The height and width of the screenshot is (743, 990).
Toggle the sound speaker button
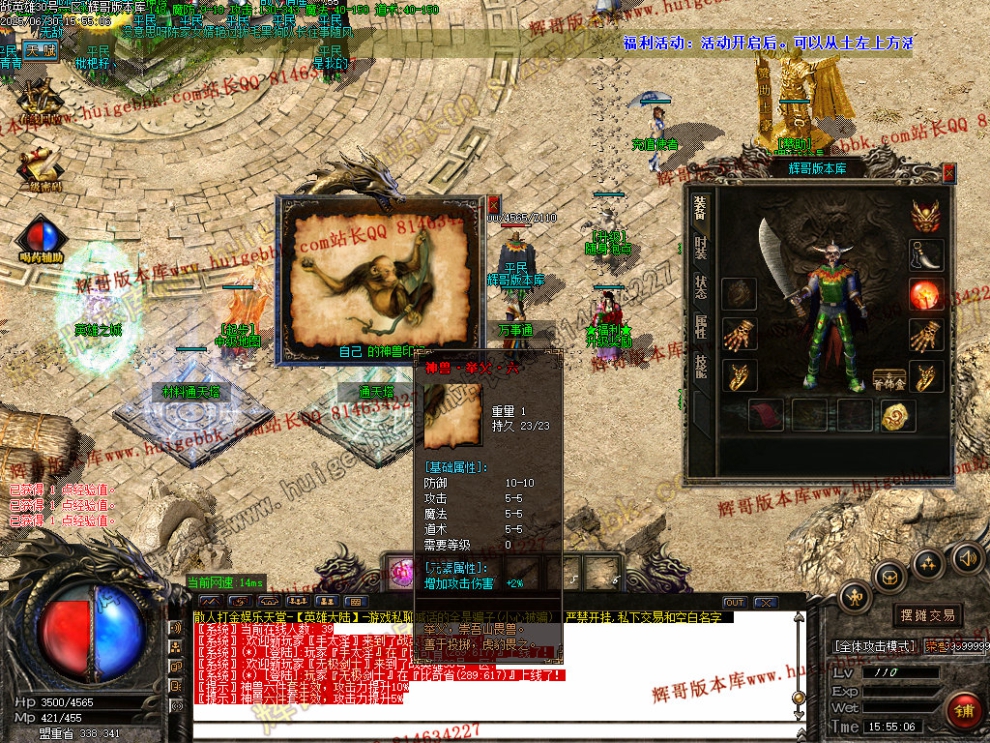(x=966, y=557)
